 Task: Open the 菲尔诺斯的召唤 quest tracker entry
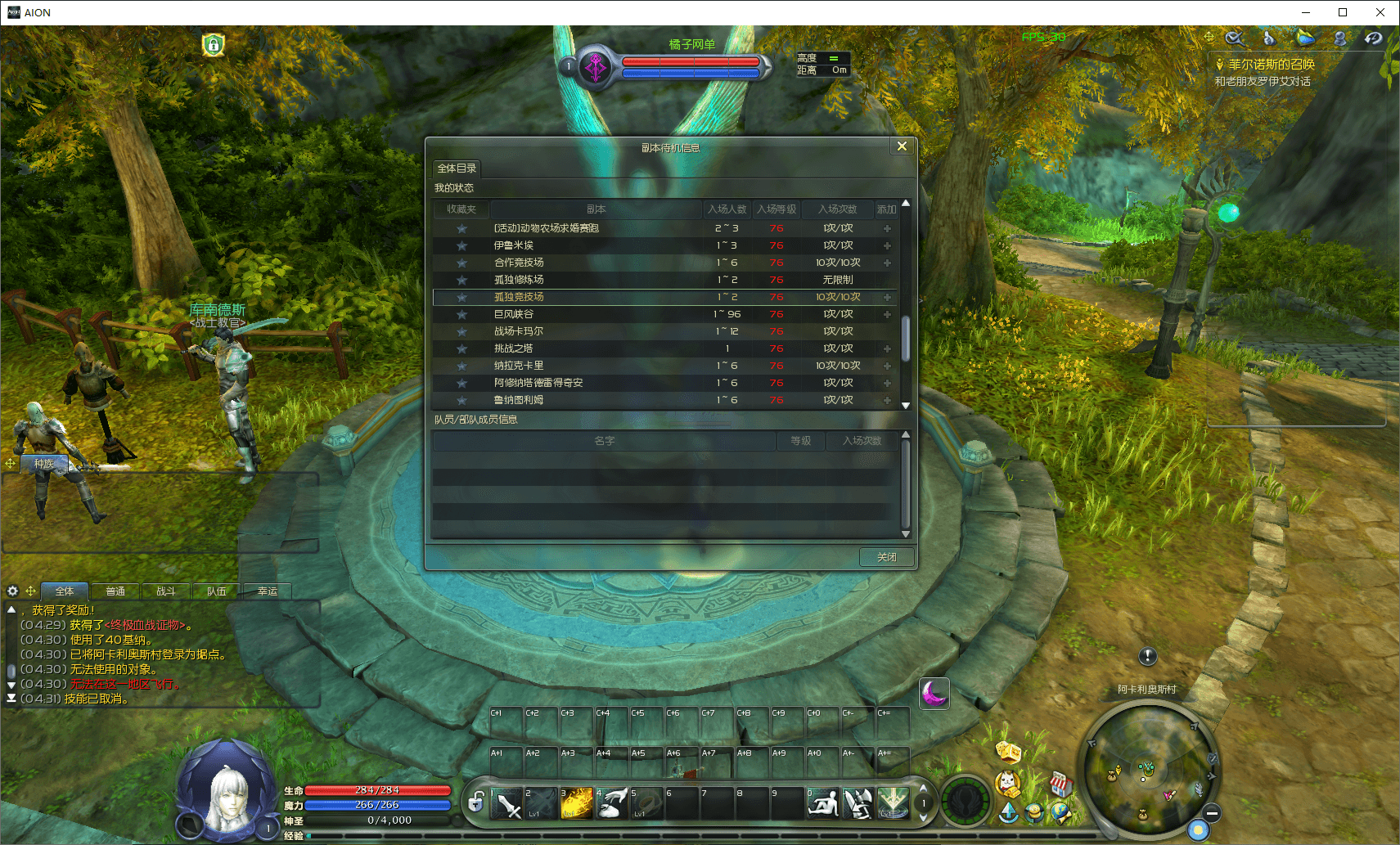tap(1271, 65)
